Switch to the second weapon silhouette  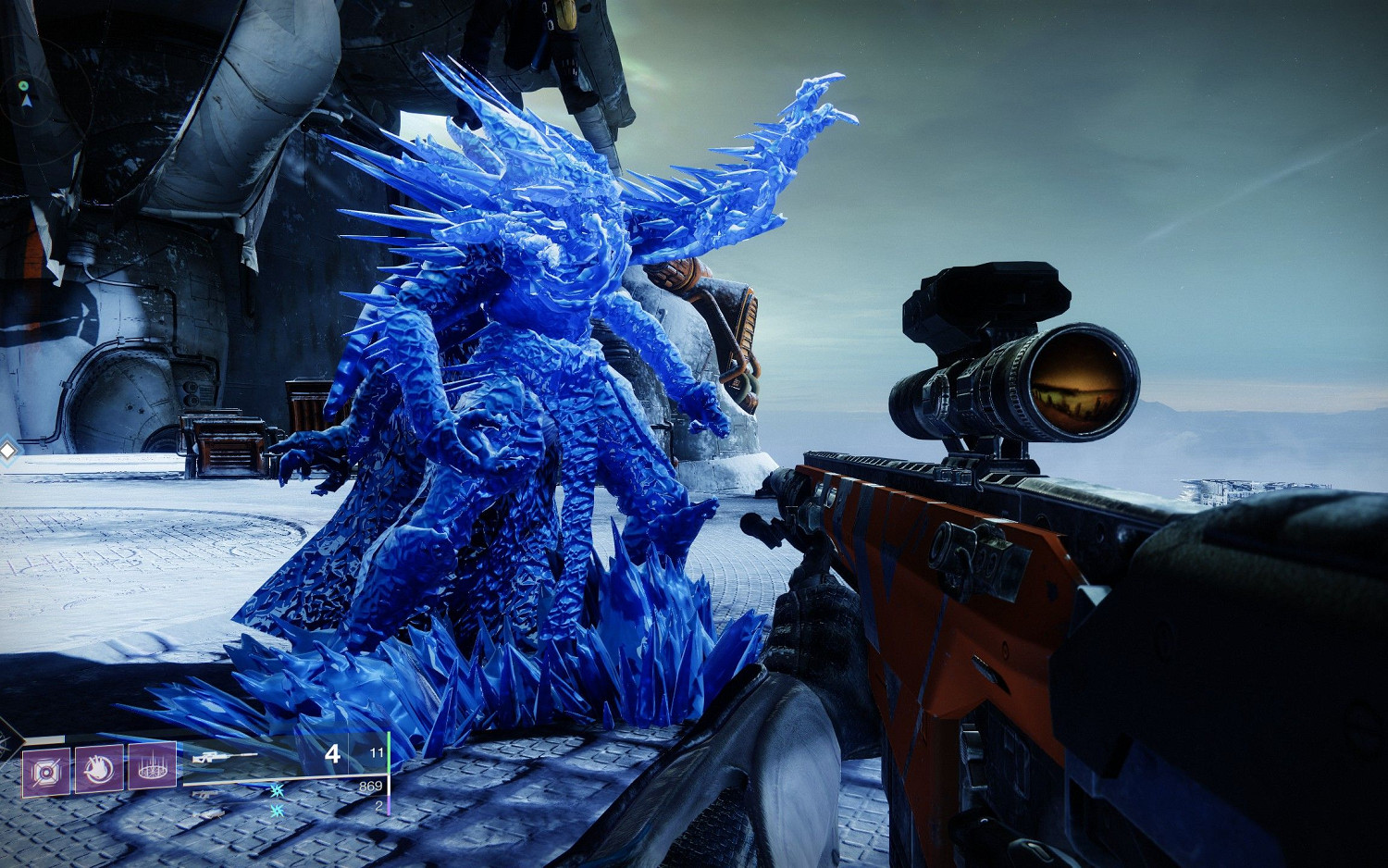point(205,793)
